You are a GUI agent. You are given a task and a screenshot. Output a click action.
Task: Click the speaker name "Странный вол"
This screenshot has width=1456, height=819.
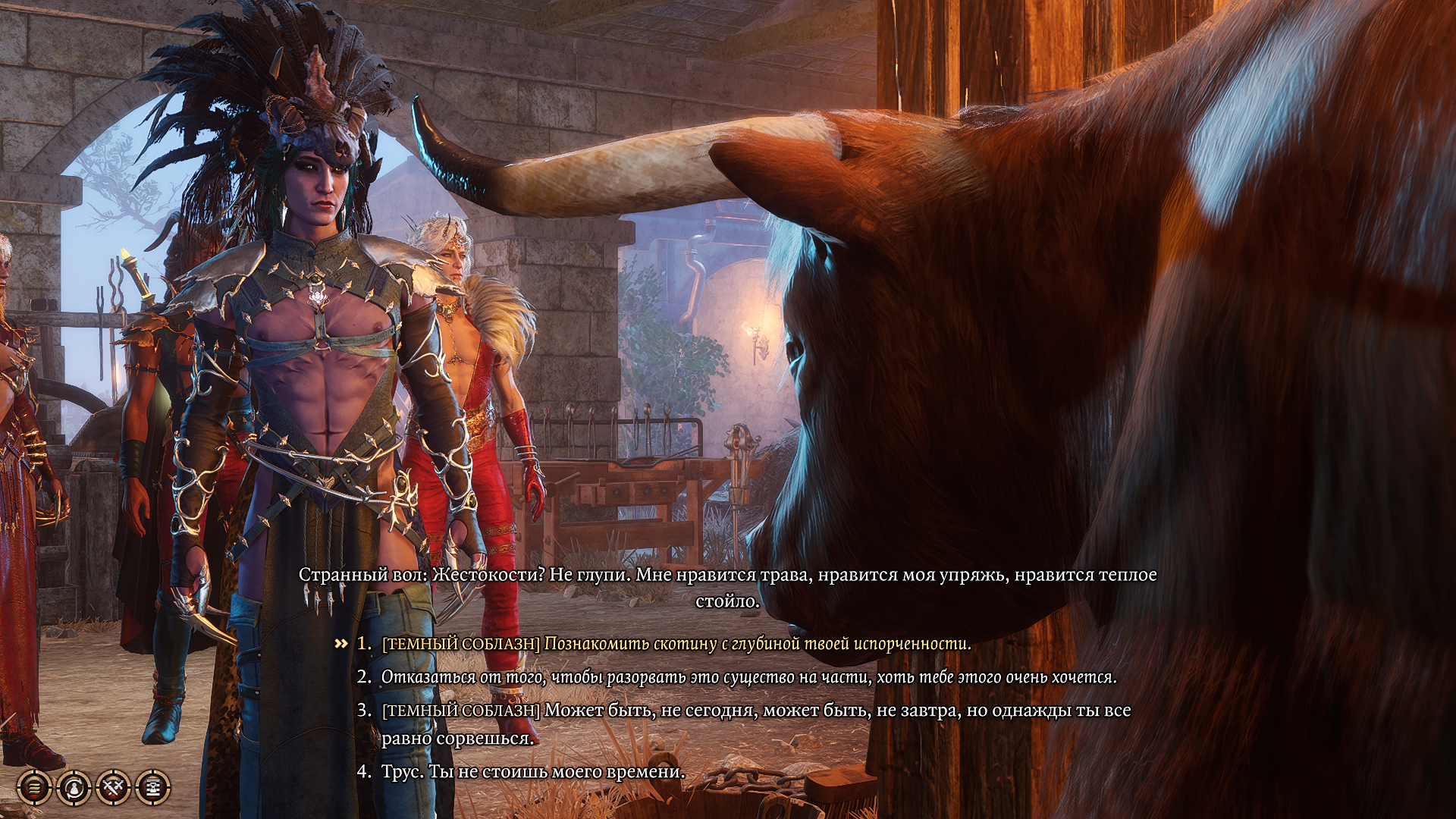click(353, 577)
